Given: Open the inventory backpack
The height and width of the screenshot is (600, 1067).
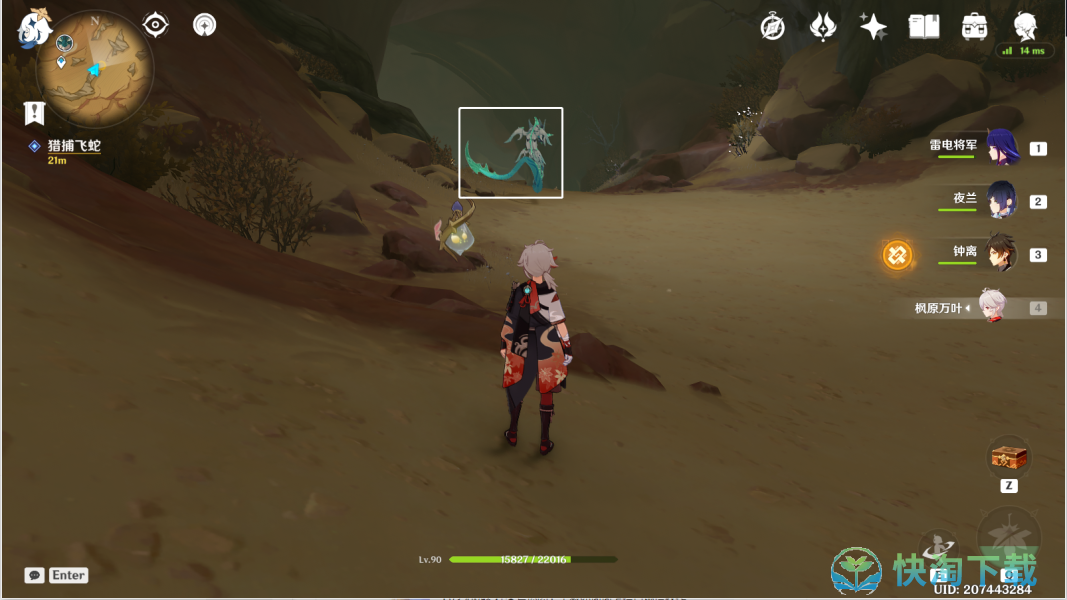Looking at the screenshot, I should click(x=974, y=27).
